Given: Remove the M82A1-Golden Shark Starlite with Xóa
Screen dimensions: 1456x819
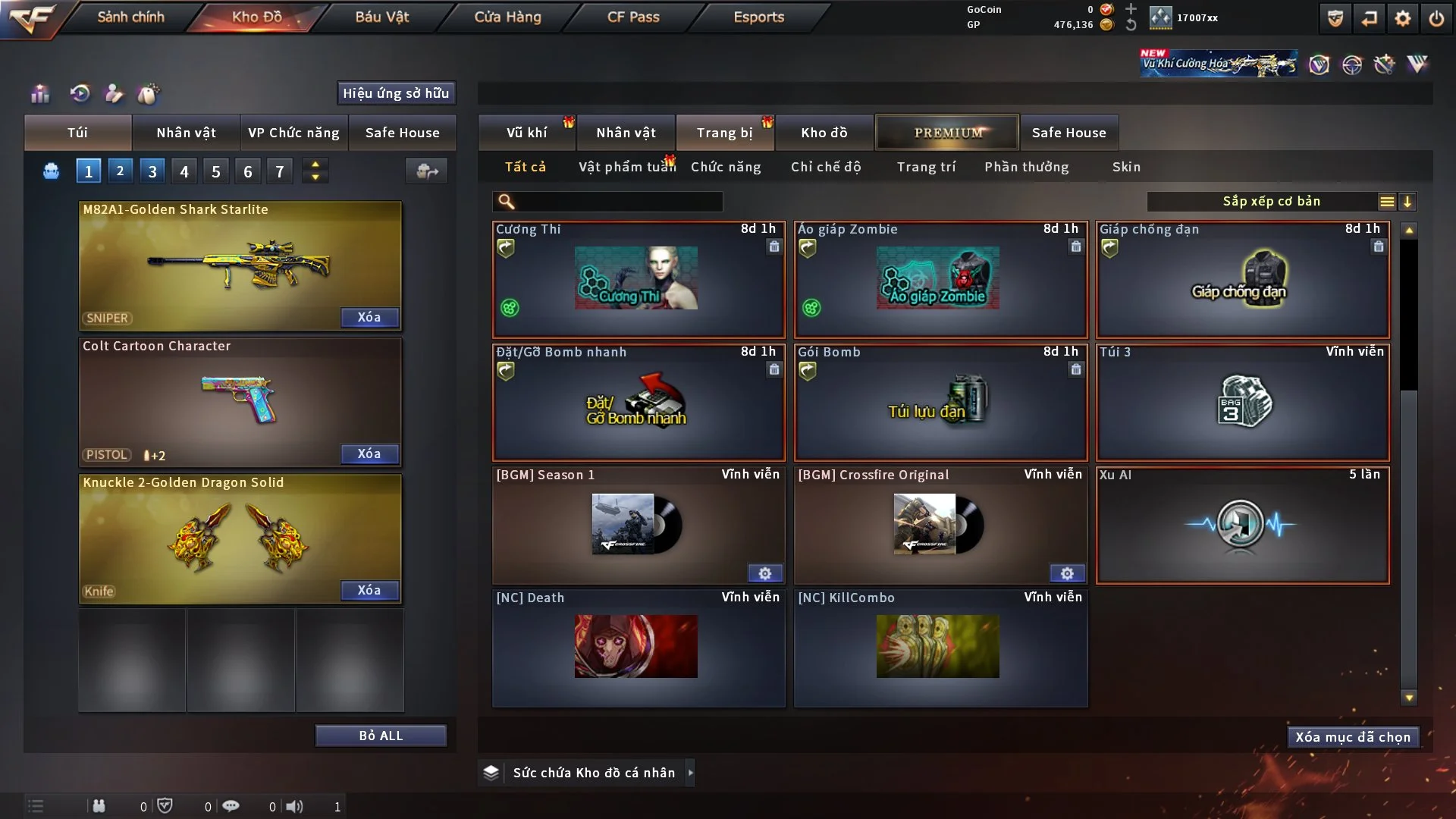Looking at the screenshot, I should tap(369, 317).
